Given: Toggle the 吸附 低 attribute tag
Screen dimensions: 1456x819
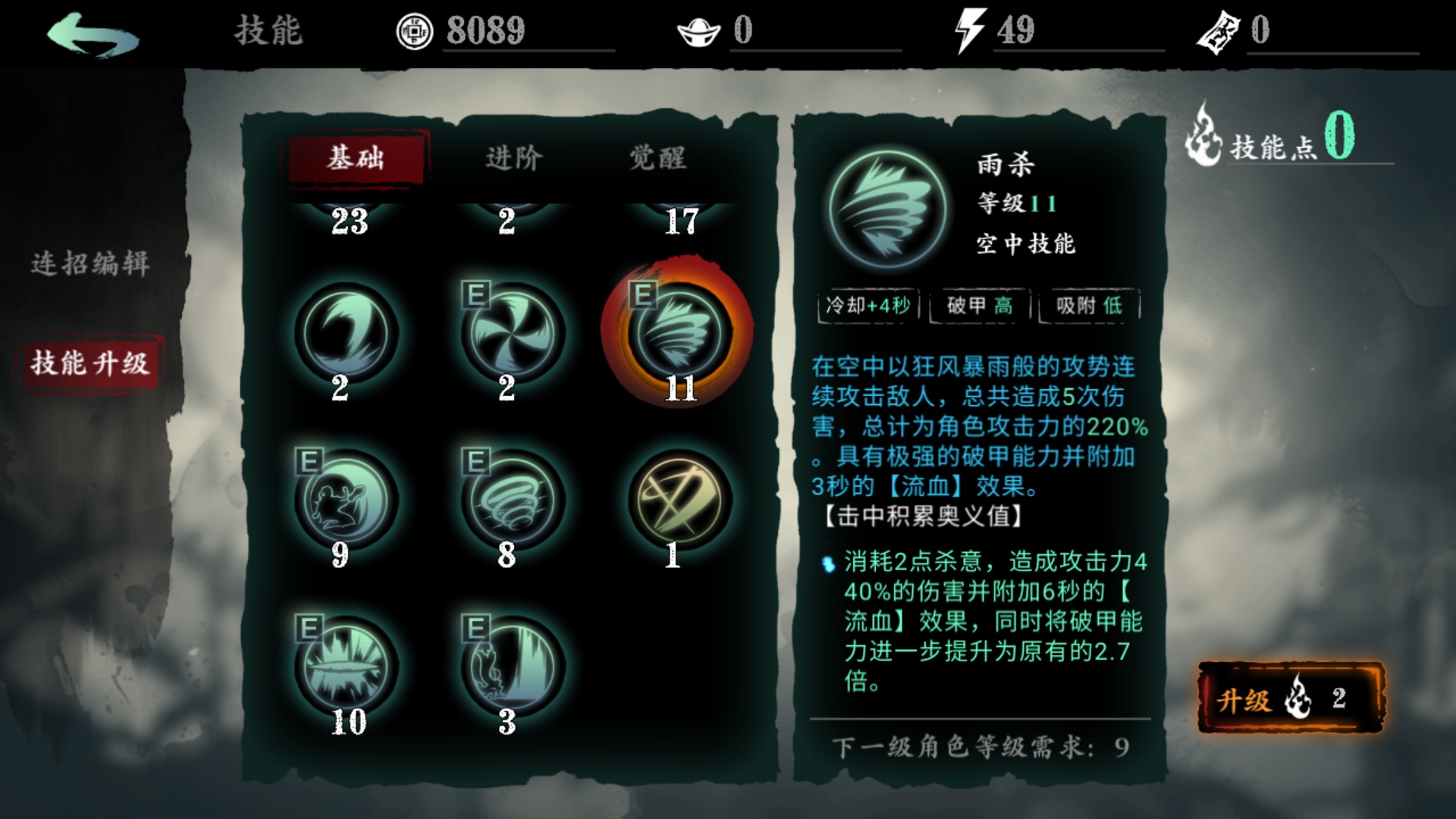Looking at the screenshot, I should tap(1087, 304).
